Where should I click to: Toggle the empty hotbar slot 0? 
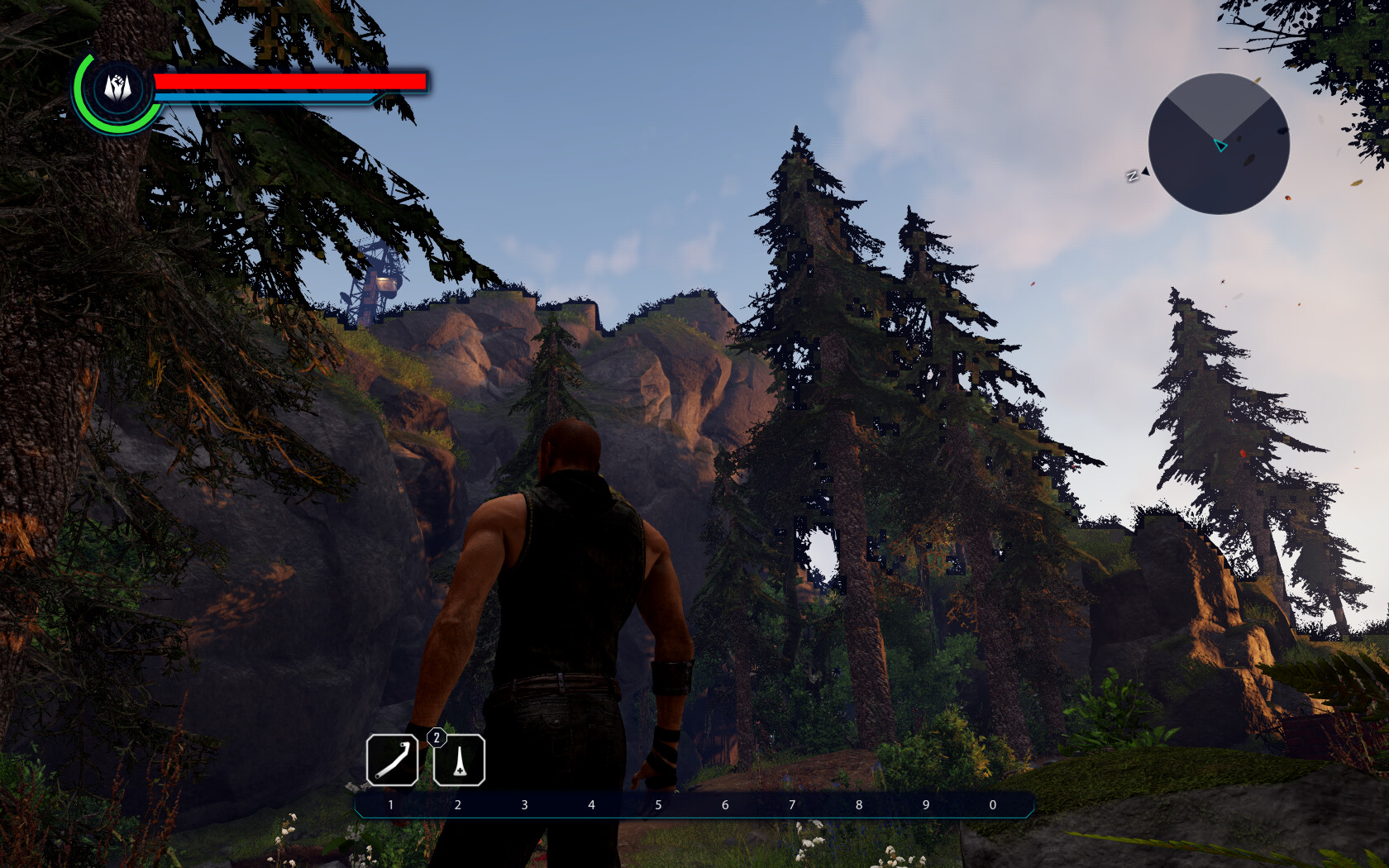(x=991, y=804)
